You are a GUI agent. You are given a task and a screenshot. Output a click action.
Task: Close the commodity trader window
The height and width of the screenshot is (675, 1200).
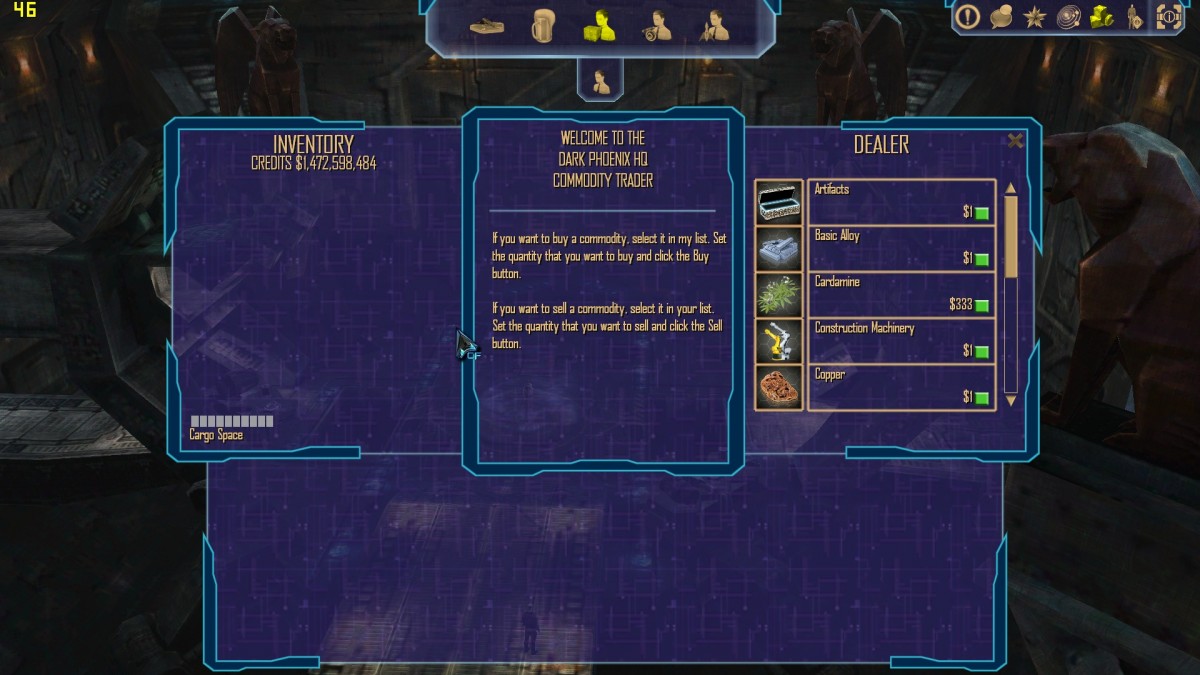pyautogui.click(x=1015, y=141)
